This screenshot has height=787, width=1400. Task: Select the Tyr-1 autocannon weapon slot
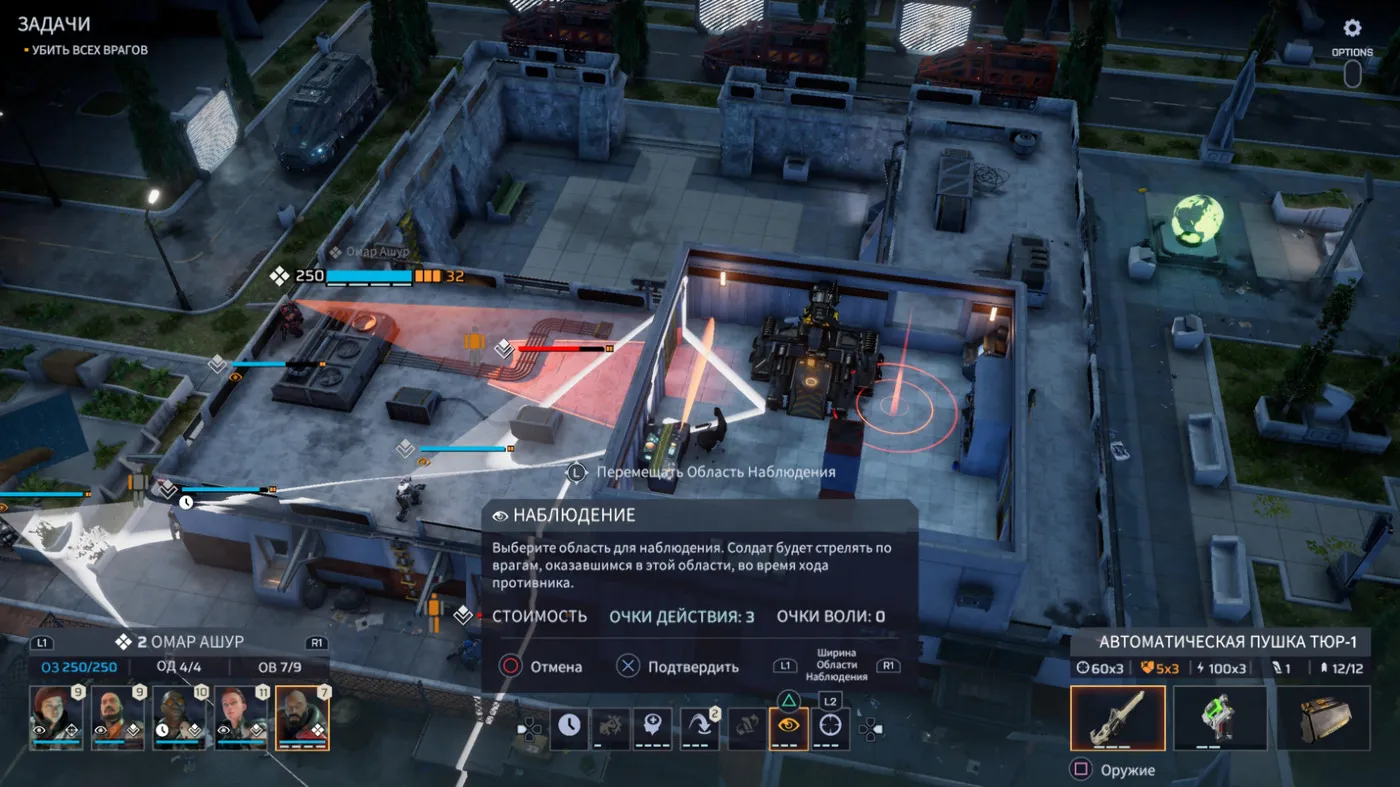click(x=1117, y=717)
